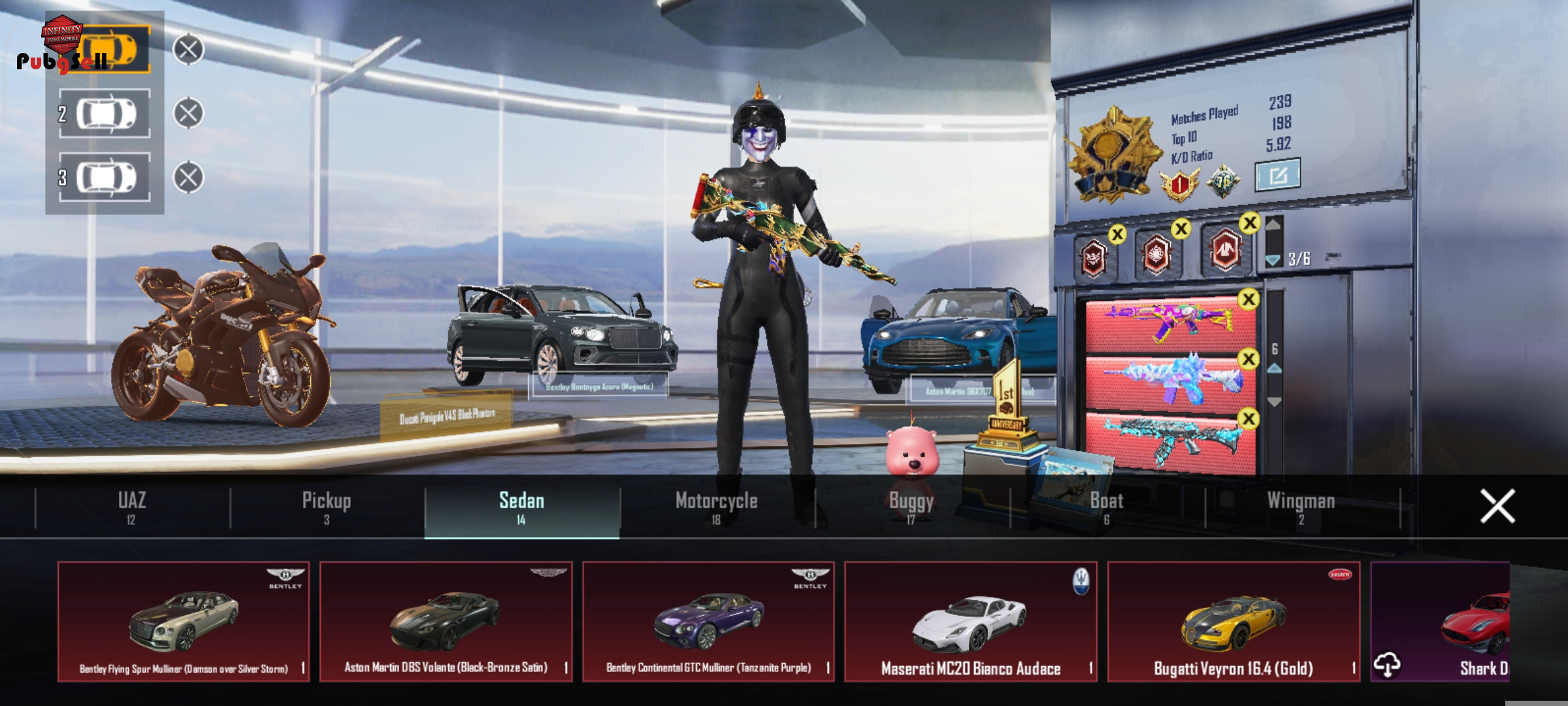View the Wingman category
This screenshot has width=1568, height=706.
1301,507
